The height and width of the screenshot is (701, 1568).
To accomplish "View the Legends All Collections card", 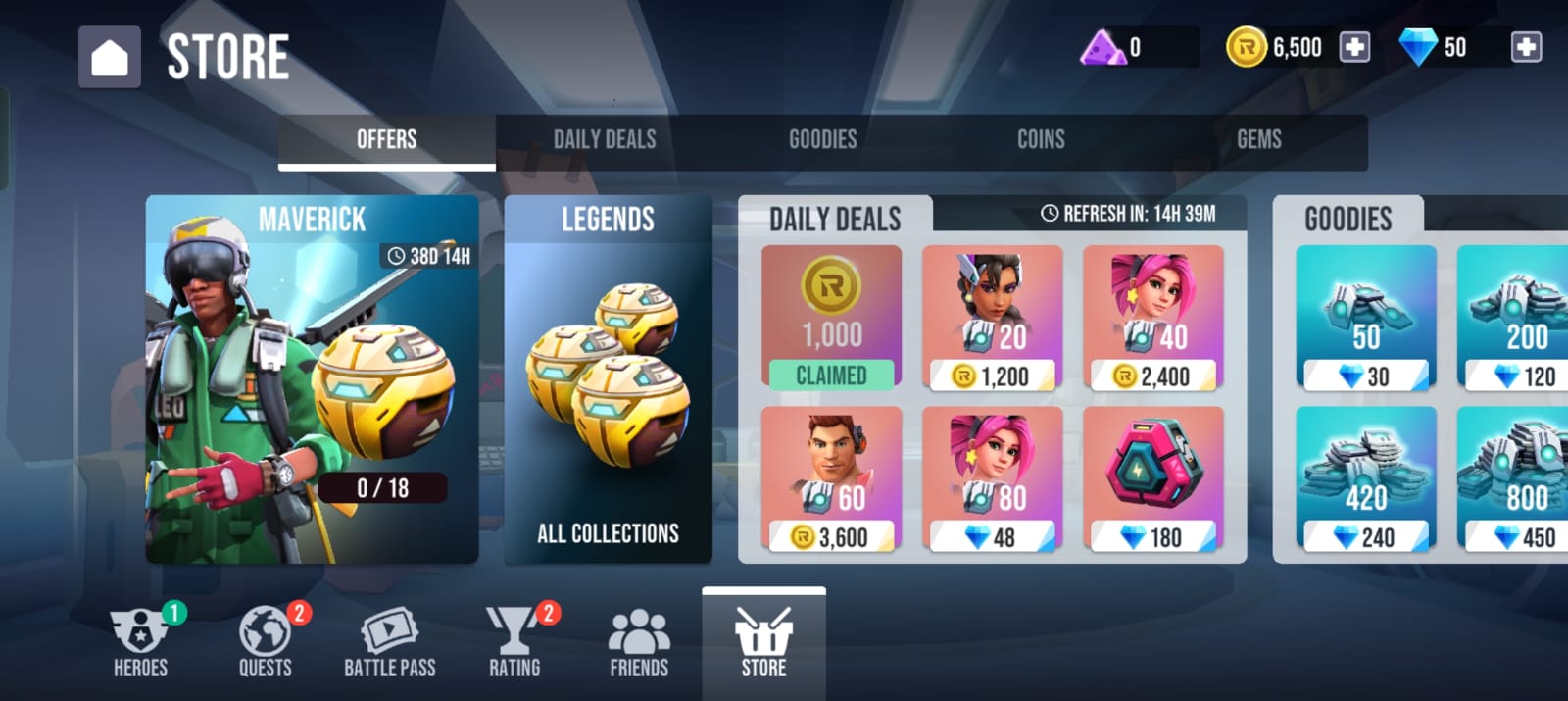I will coord(608,379).
